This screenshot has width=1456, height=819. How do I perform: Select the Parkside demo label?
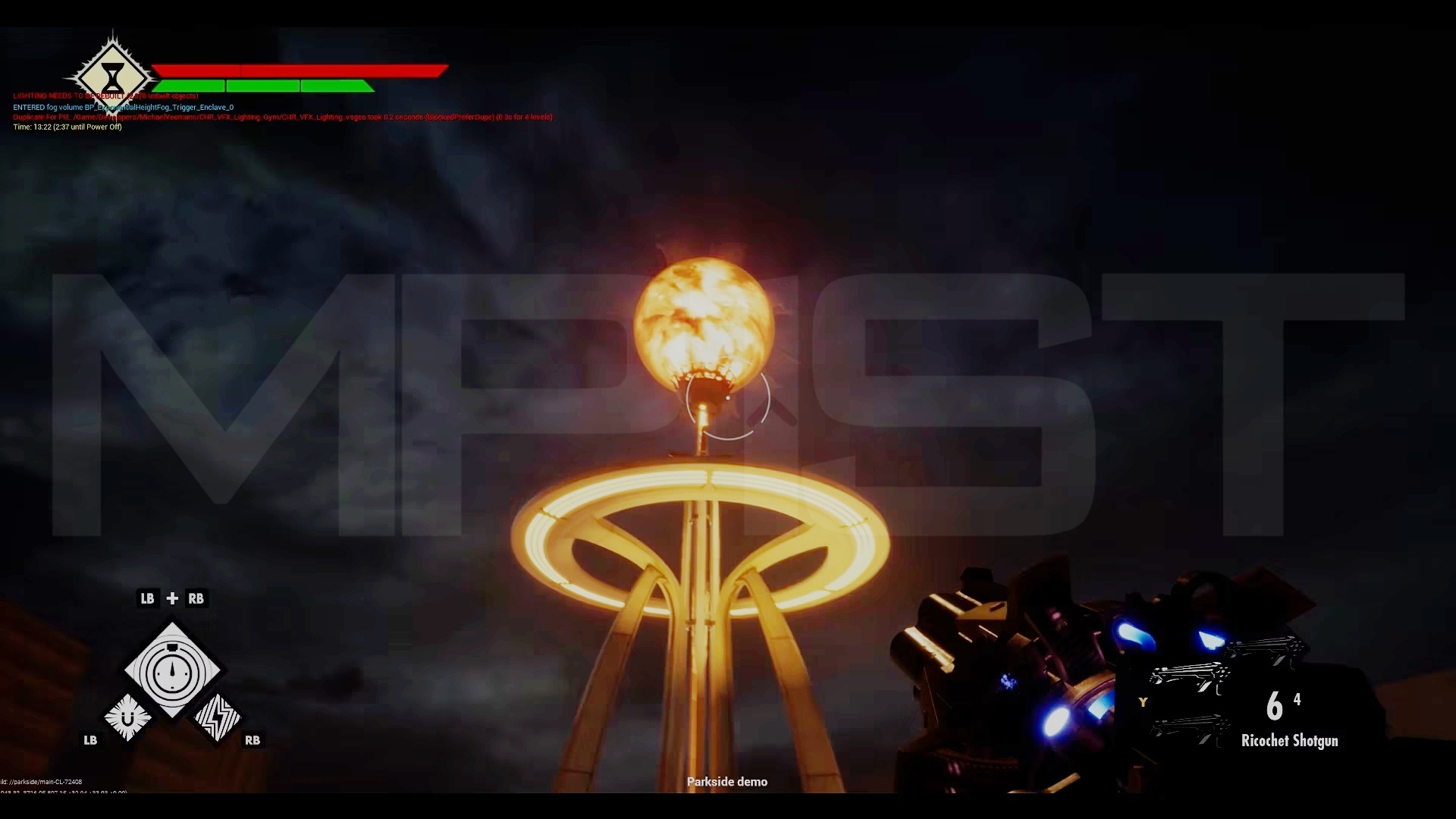coord(727,781)
